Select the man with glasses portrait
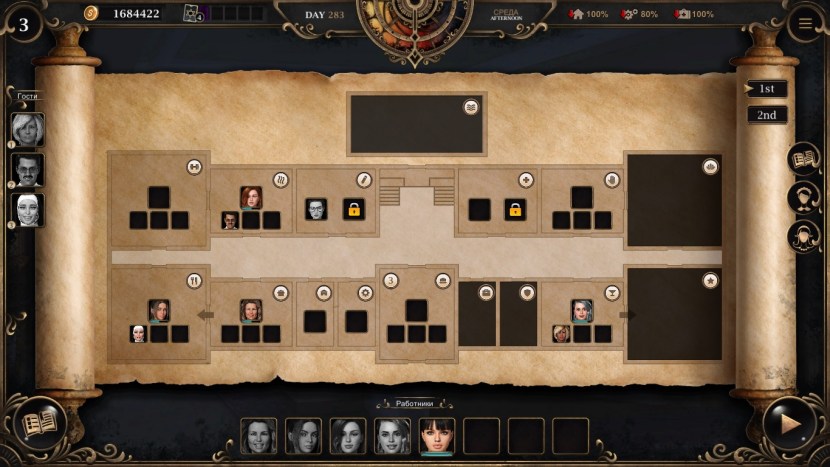The width and height of the screenshot is (830, 467). [316, 209]
